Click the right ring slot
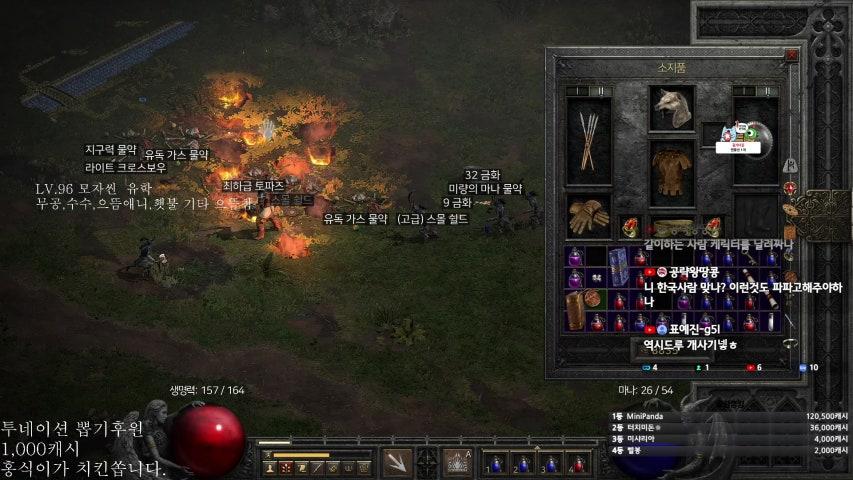Screen dimensions: 853x480 pos(714,227)
